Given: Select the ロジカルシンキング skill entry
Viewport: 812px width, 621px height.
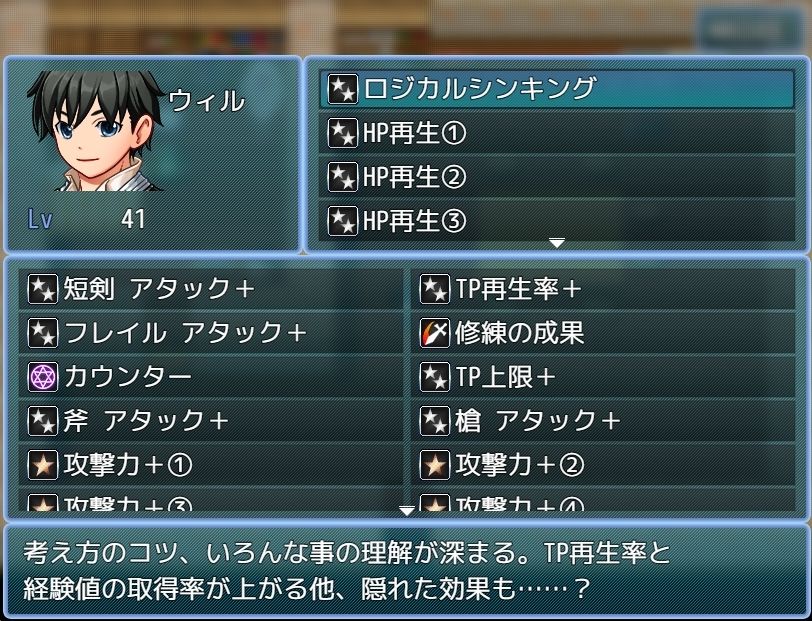Looking at the screenshot, I should pyautogui.click(x=559, y=89).
